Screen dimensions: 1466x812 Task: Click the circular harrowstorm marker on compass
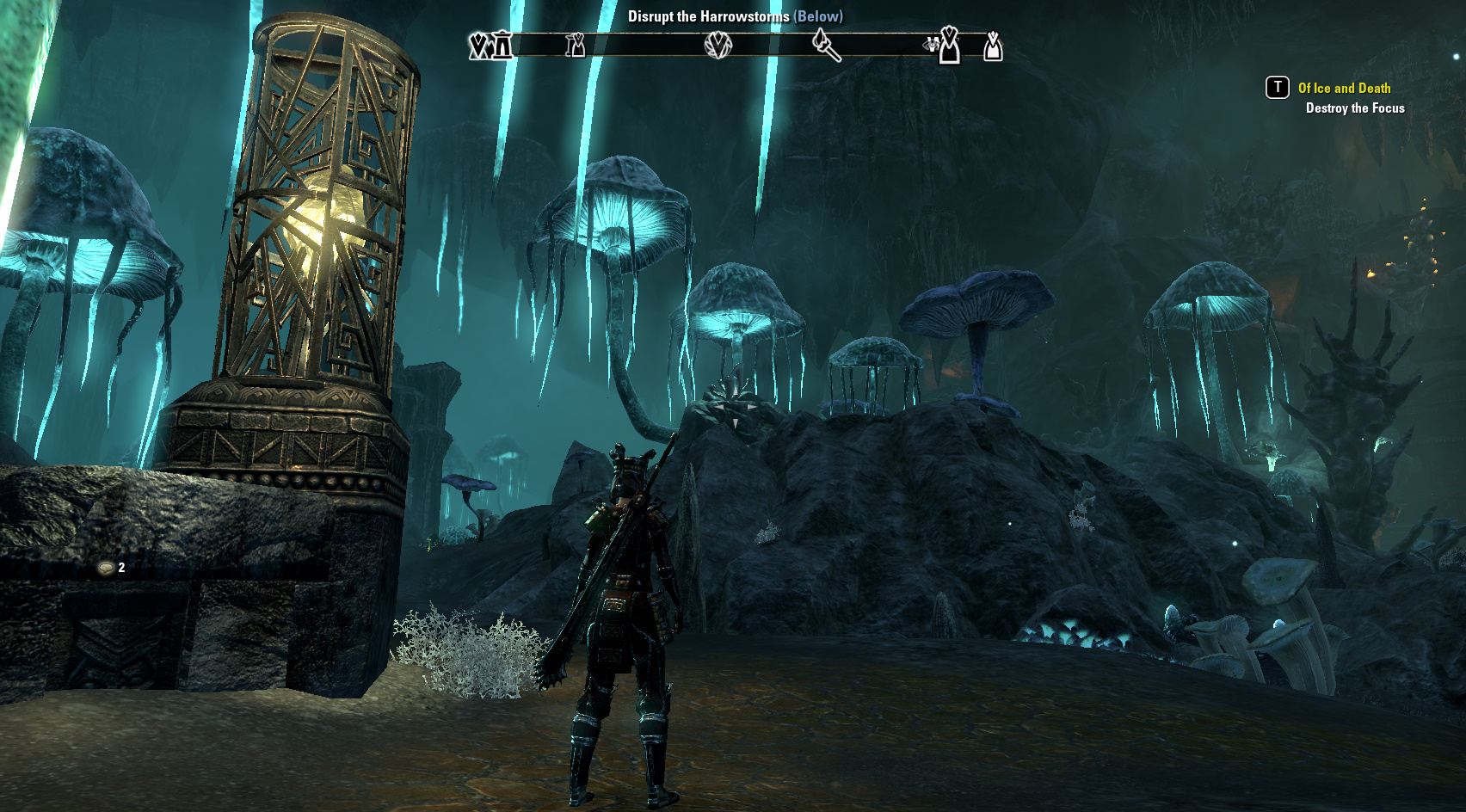[x=718, y=45]
